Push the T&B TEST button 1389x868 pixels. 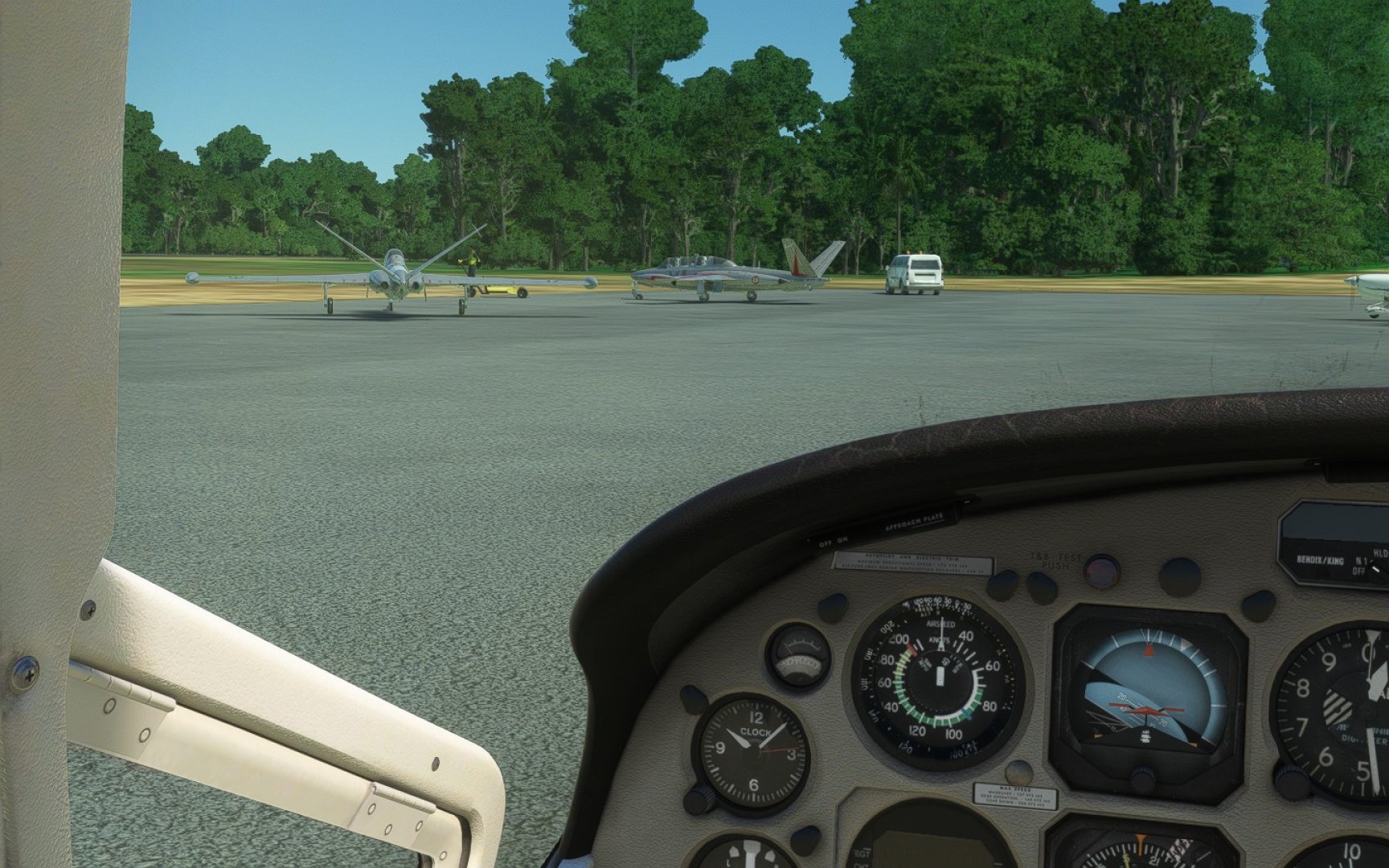pos(1101,572)
